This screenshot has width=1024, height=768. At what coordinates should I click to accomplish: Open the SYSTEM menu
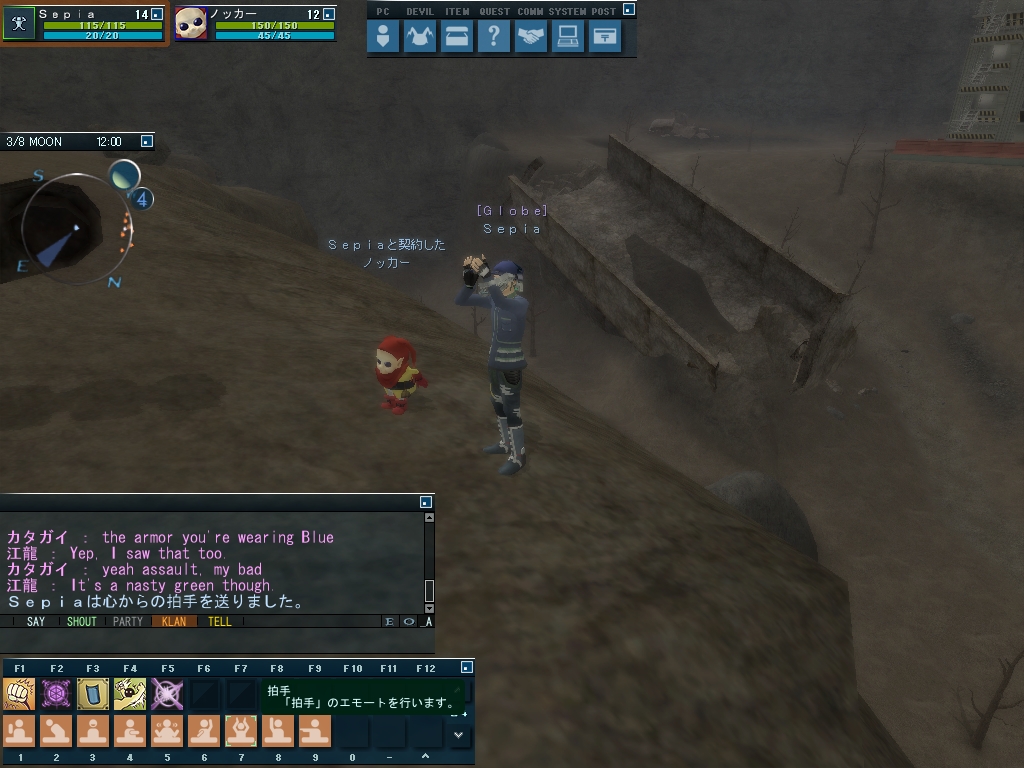(x=568, y=37)
